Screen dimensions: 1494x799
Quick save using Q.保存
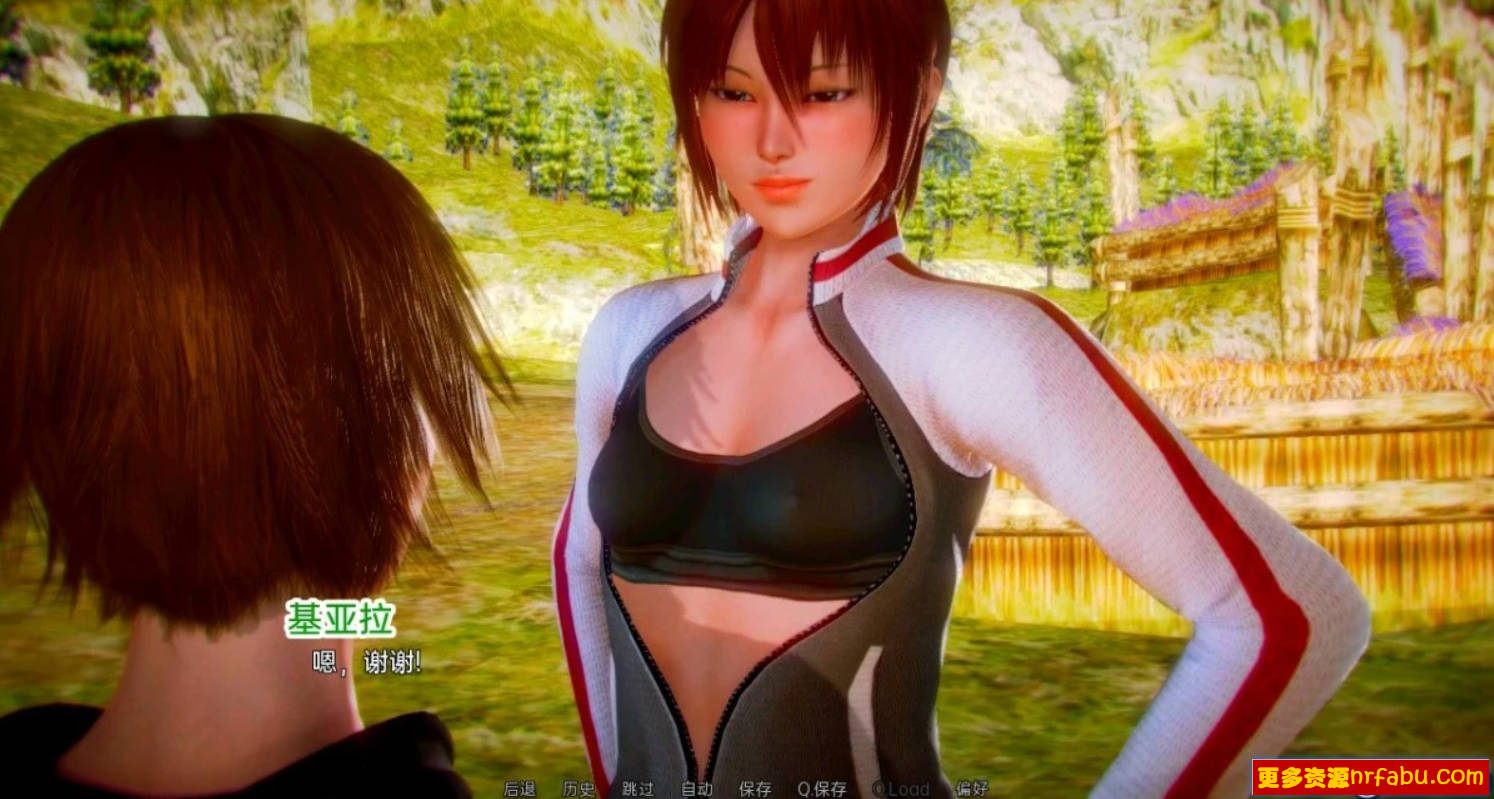823,788
